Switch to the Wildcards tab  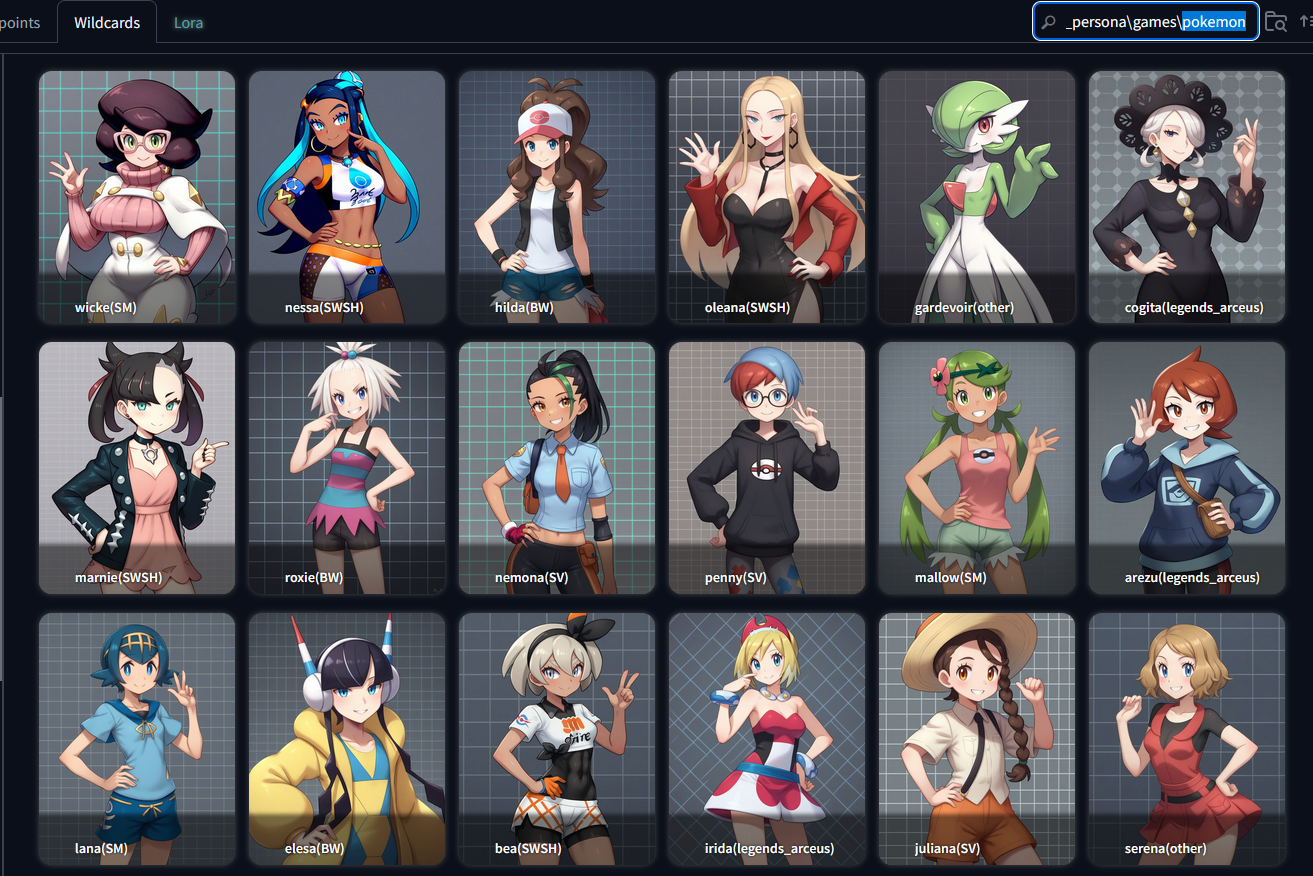(x=107, y=22)
